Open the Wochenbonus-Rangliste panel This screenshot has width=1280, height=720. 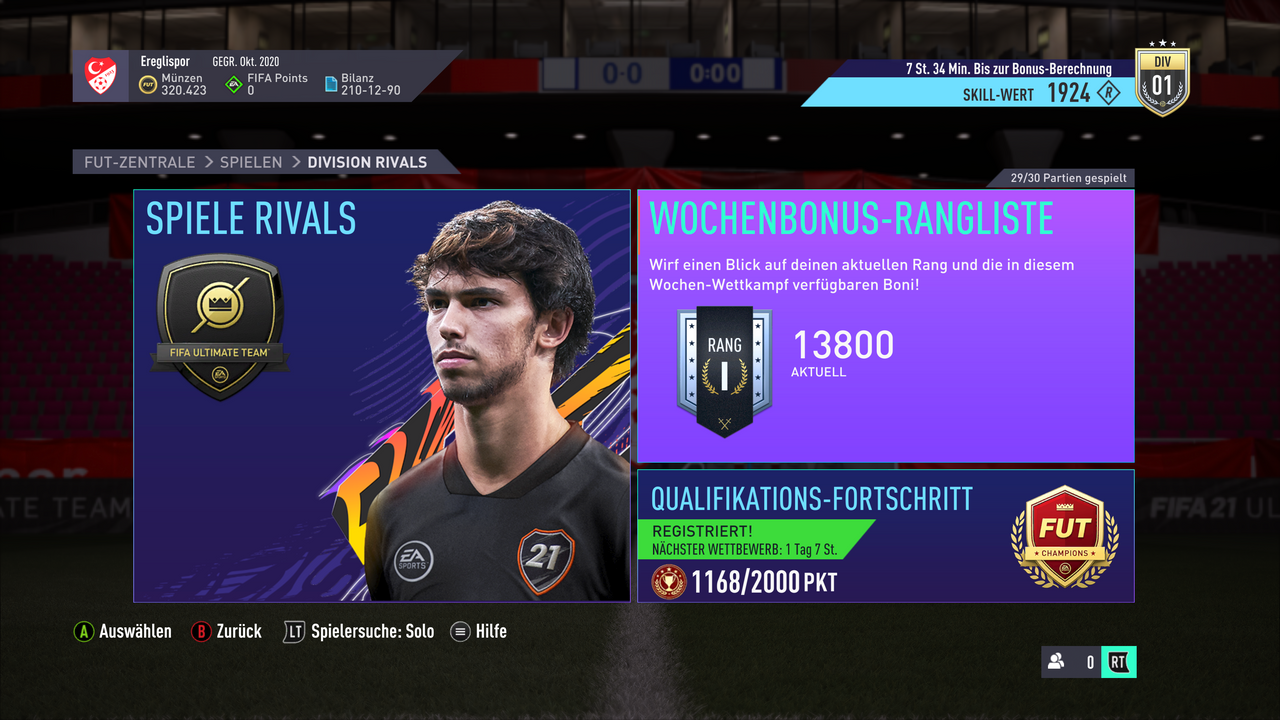coord(885,325)
